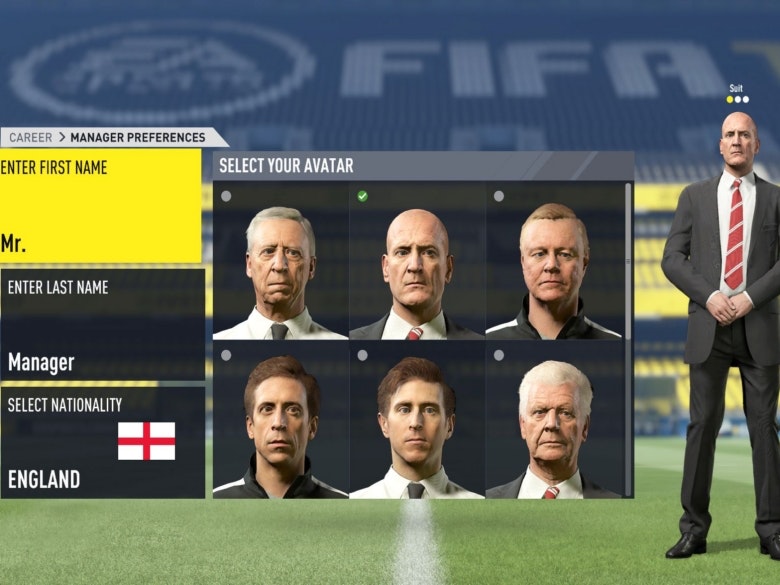Screen dimensions: 780x585
Task: Click the Career breadcrumb link
Action: tap(30, 138)
